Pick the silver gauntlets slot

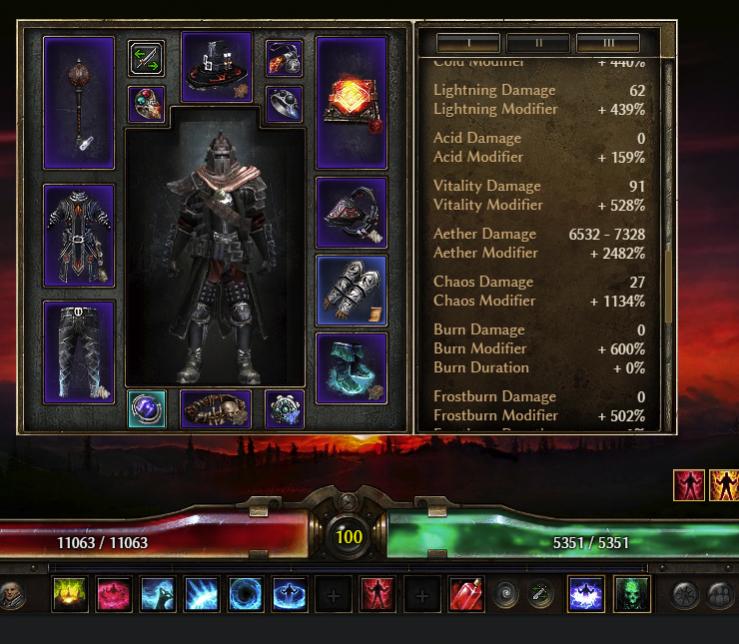pos(351,290)
